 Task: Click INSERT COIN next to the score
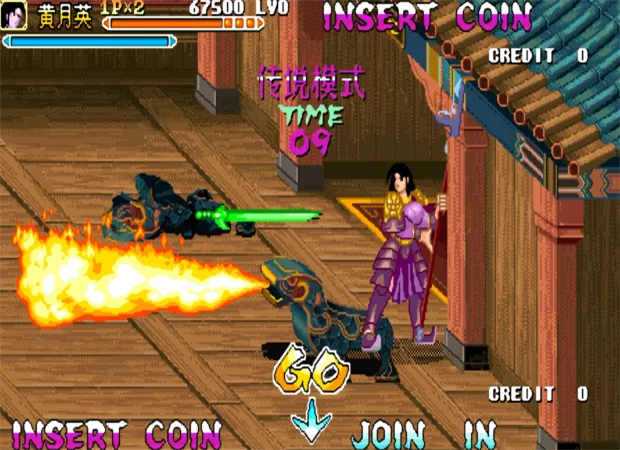pyautogui.click(x=426, y=17)
